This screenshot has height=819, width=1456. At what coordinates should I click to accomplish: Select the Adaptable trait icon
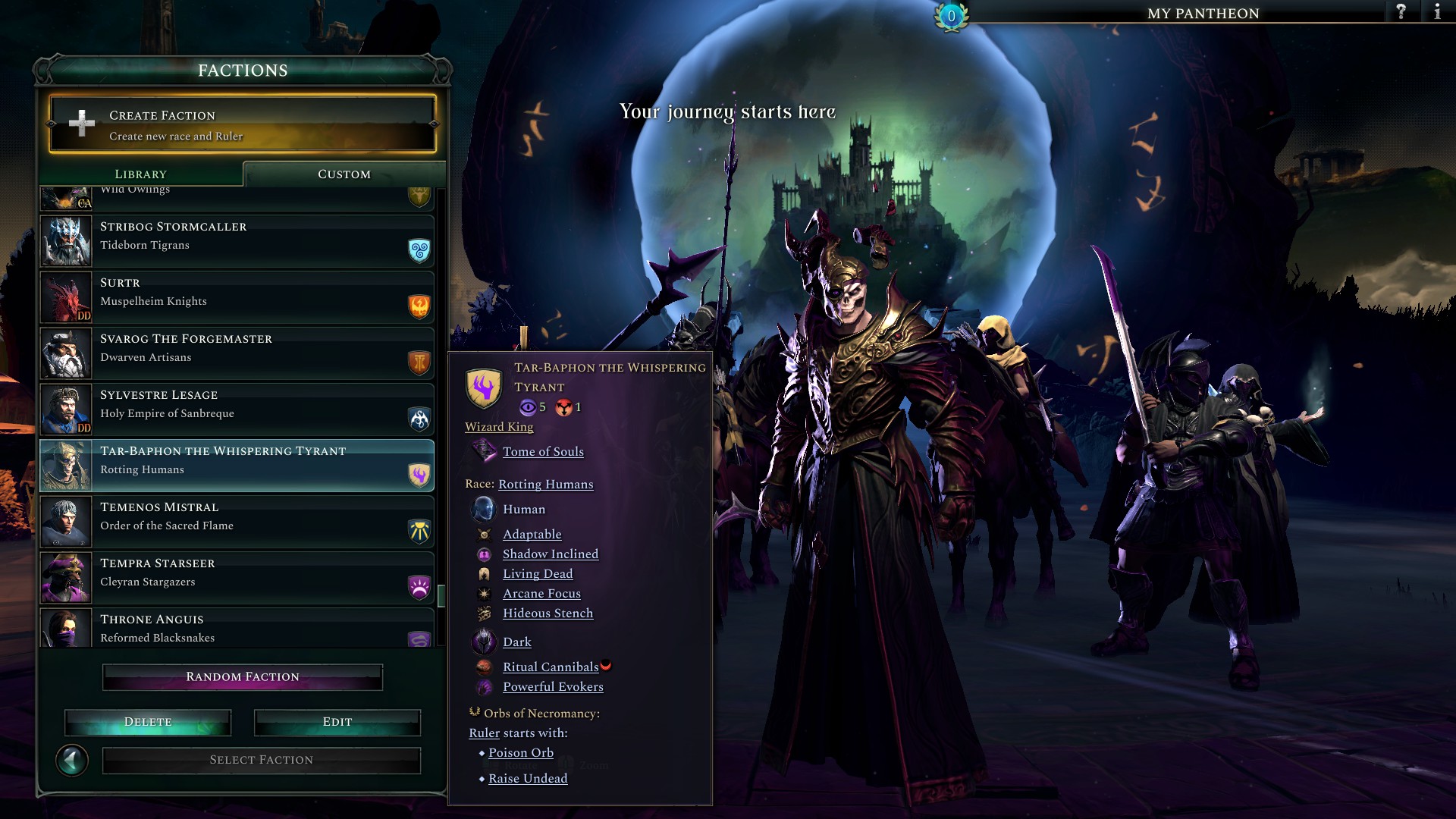(x=485, y=534)
